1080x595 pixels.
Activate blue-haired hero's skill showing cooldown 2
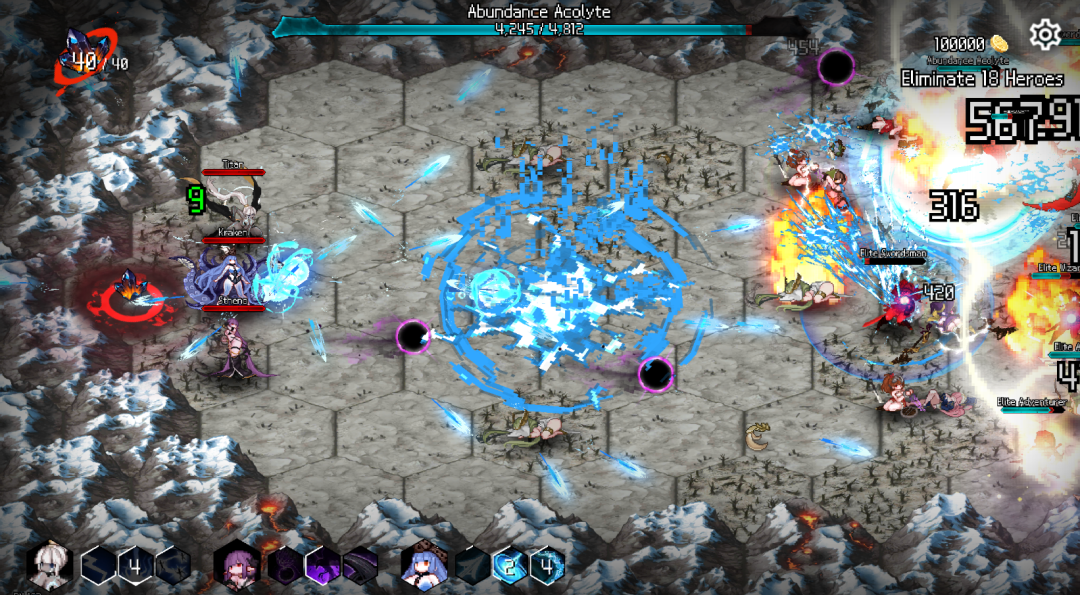coord(510,566)
